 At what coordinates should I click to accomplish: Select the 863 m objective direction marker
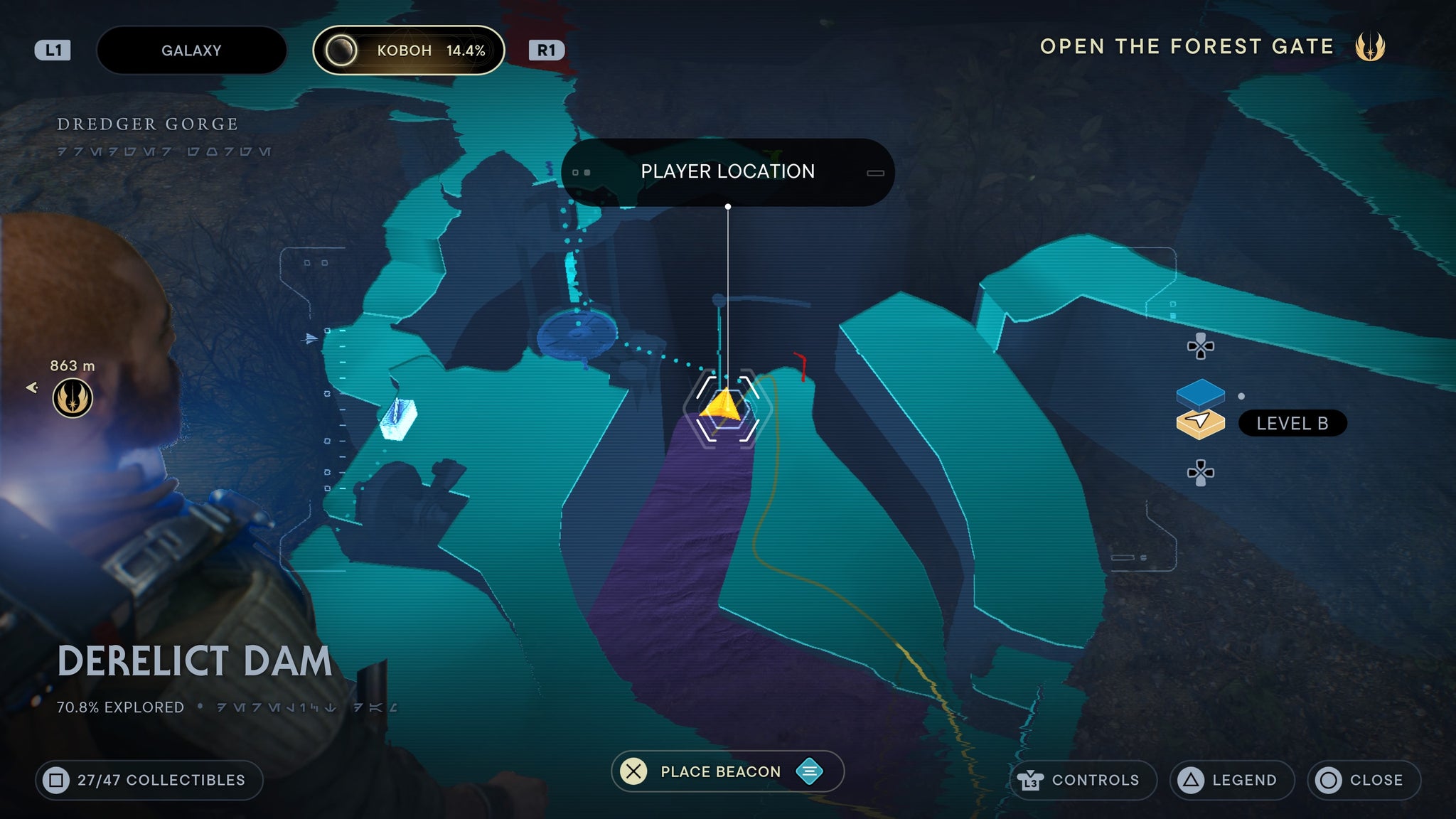[72, 397]
